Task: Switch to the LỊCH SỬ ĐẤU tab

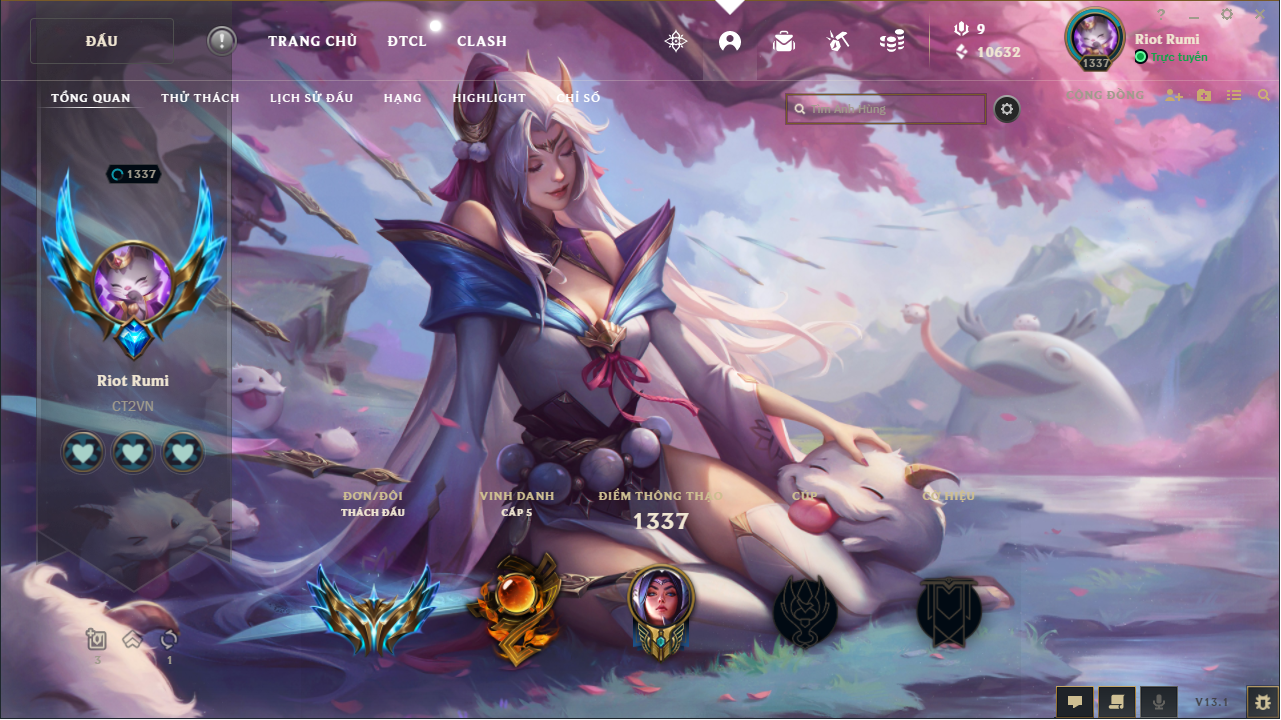Action: 312,98
